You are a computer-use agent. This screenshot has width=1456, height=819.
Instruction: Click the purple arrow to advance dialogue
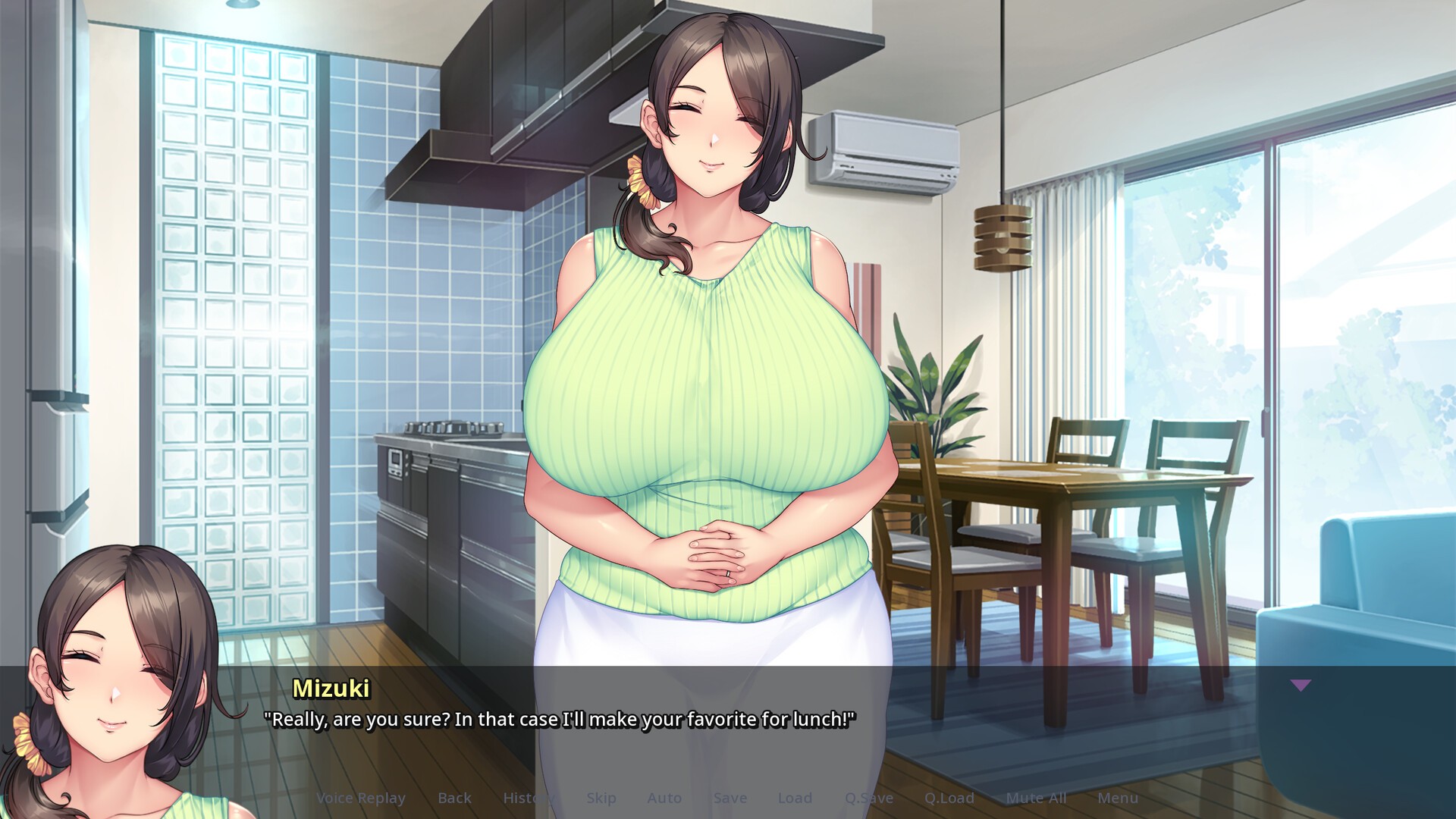[1301, 686]
